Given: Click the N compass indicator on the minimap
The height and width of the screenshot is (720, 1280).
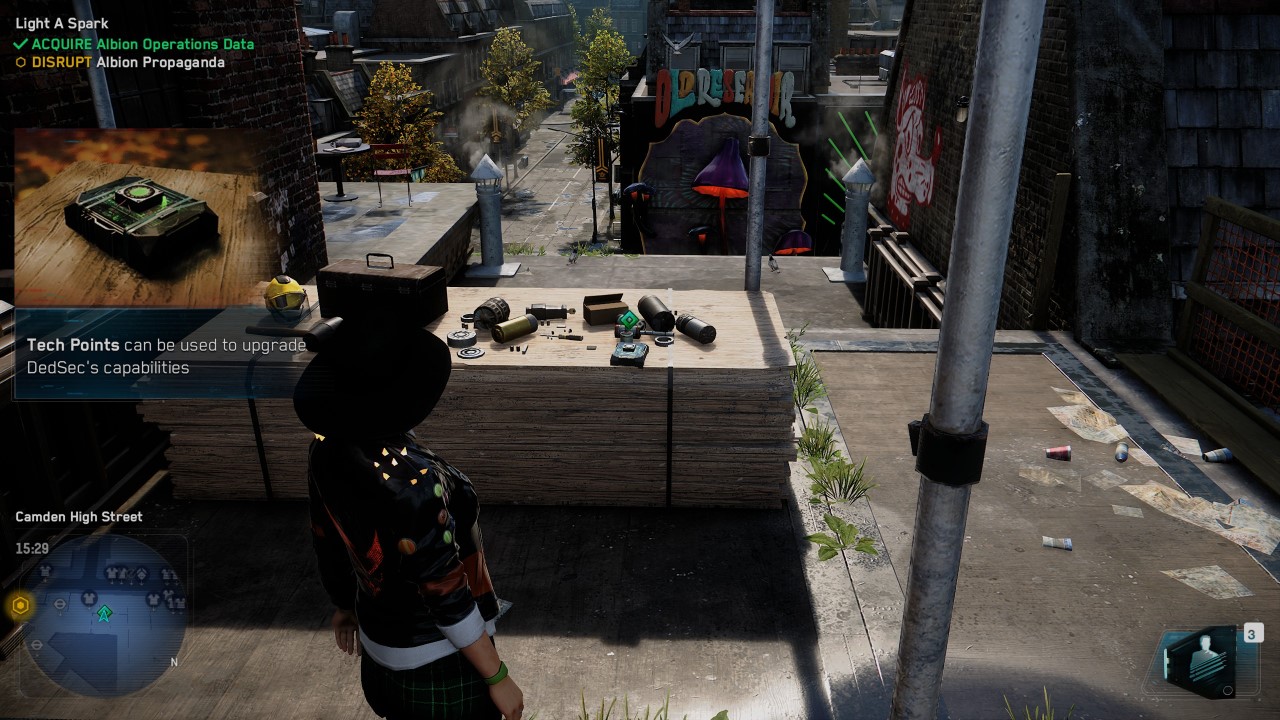Looking at the screenshot, I should point(174,662).
